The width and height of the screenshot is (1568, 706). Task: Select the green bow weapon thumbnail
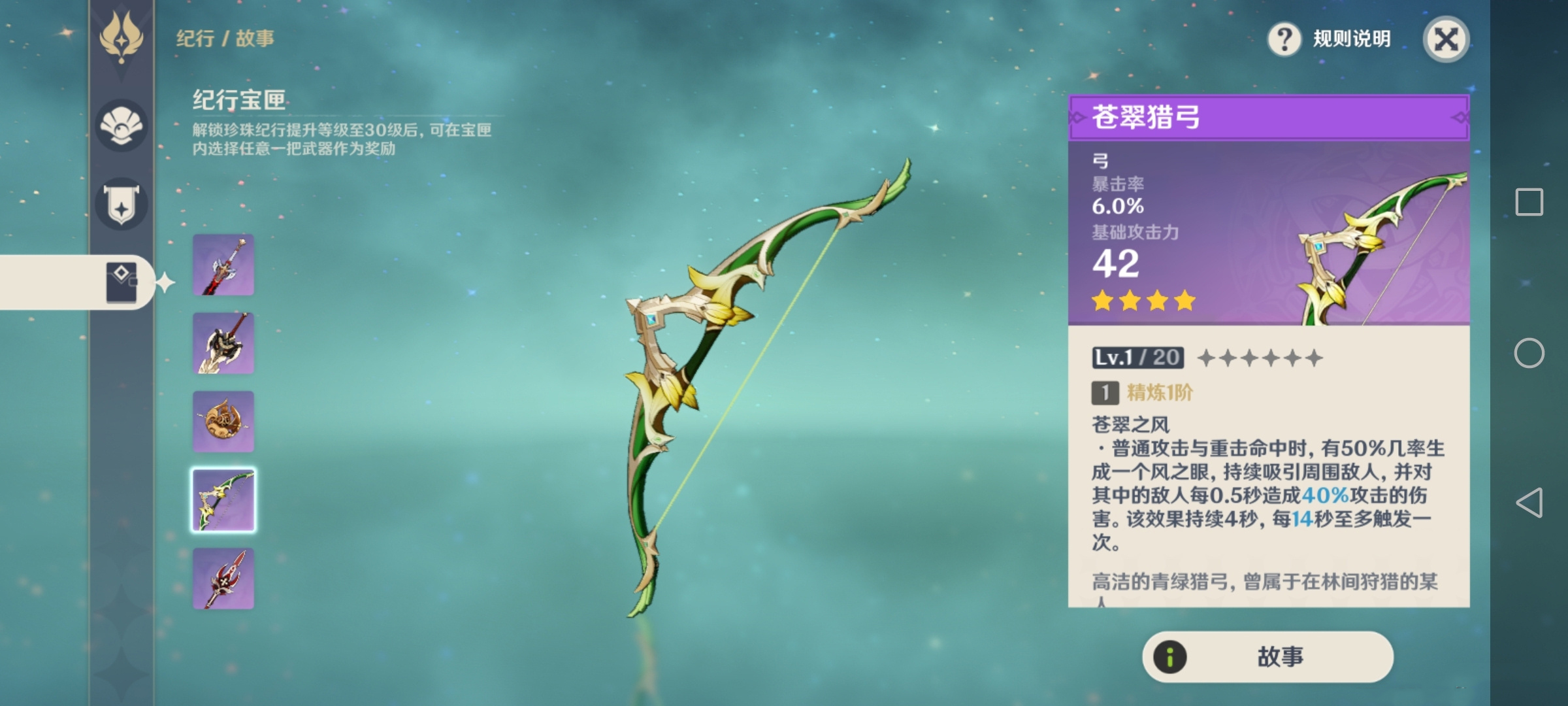[223, 500]
